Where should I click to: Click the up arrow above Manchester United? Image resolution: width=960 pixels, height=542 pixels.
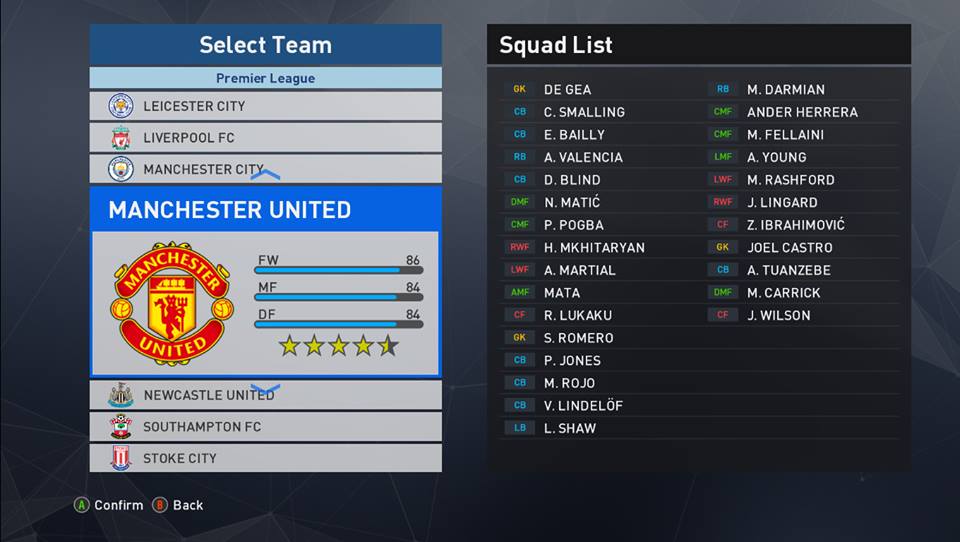click(265, 176)
